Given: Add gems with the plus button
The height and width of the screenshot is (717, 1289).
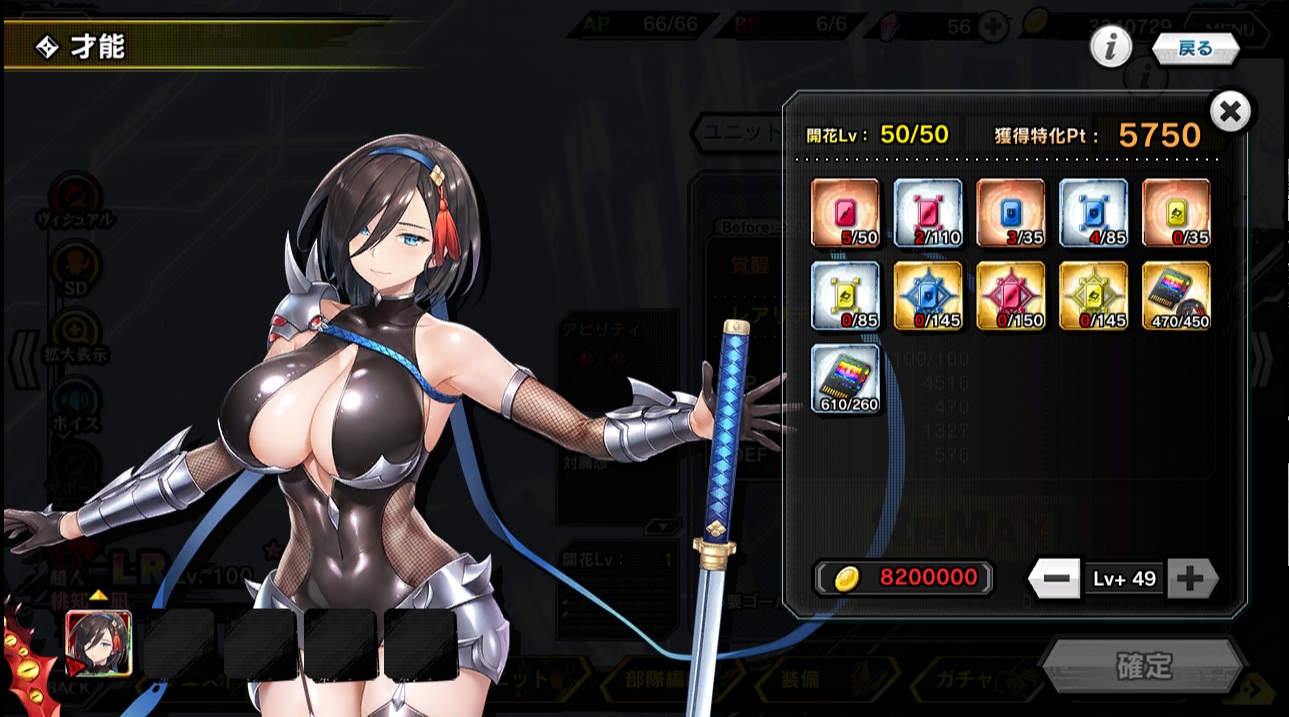Looking at the screenshot, I should pyautogui.click(x=992, y=27).
